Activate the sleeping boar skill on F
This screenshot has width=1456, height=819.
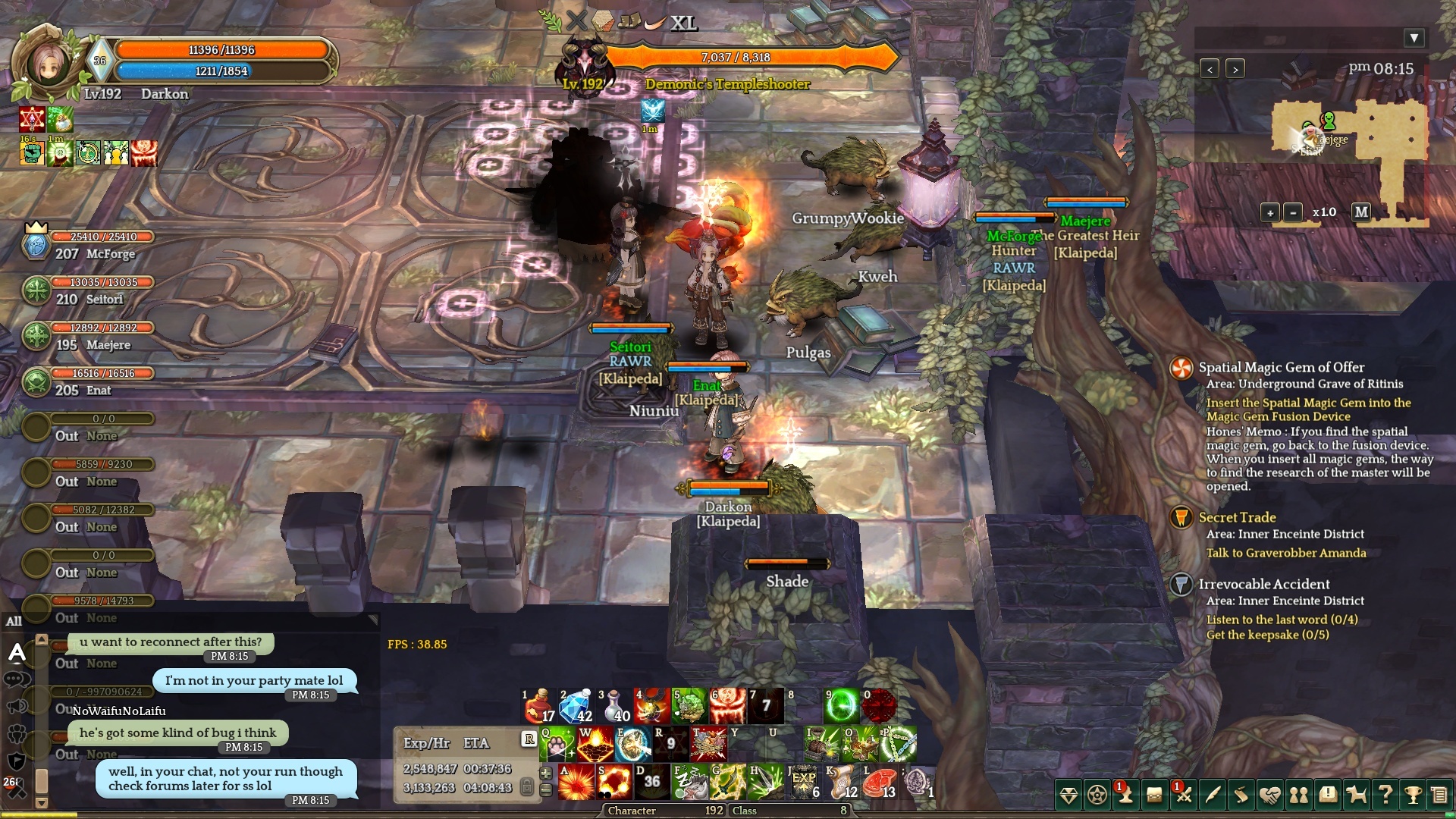click(690, 782)
